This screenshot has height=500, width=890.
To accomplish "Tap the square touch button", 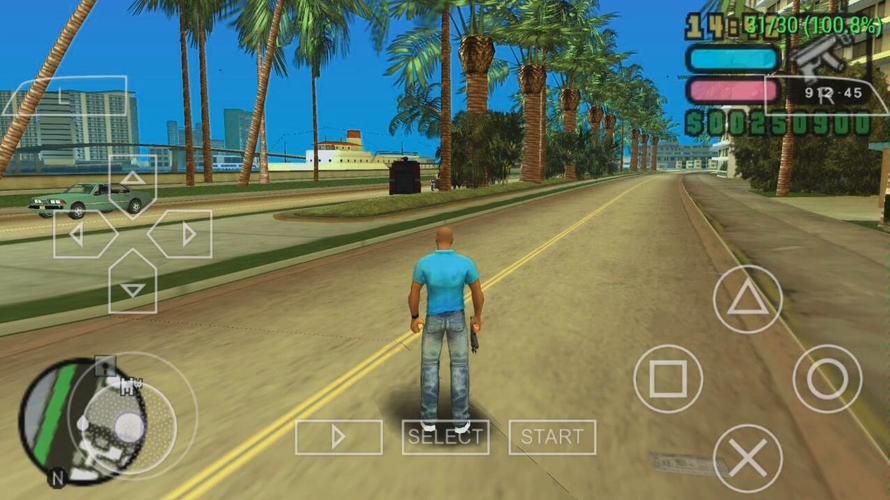I will tap(667, 379).
